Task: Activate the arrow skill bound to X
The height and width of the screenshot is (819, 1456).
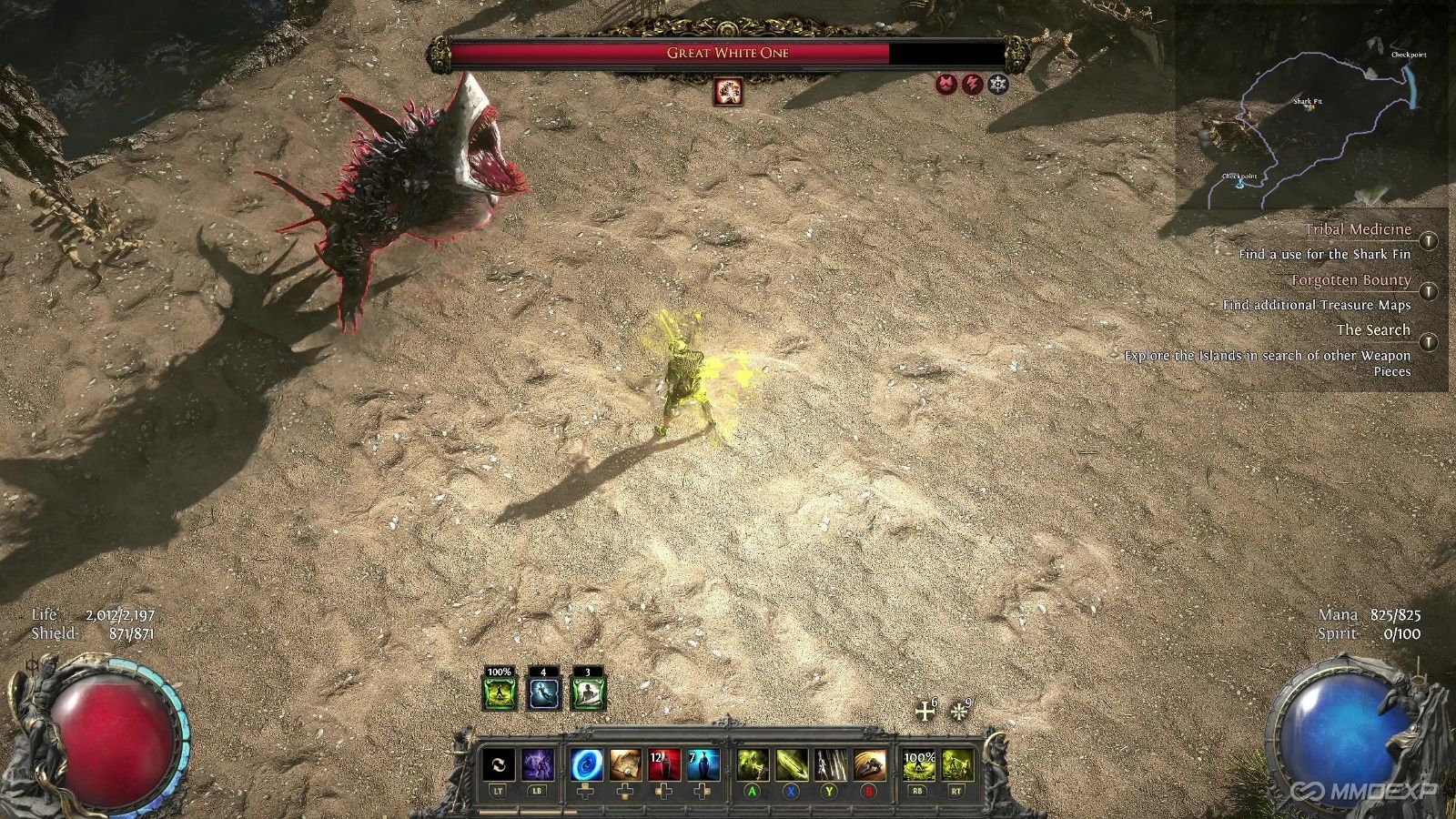Action: [x=792, y=765]
